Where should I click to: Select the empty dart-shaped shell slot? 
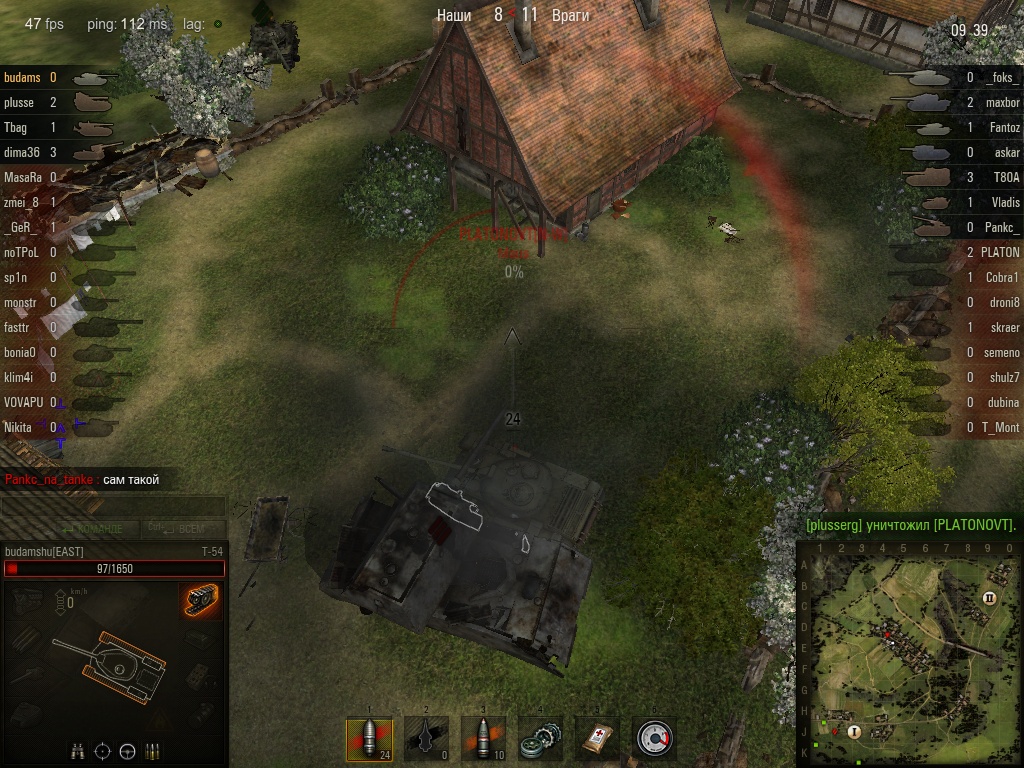pos(426,739)
